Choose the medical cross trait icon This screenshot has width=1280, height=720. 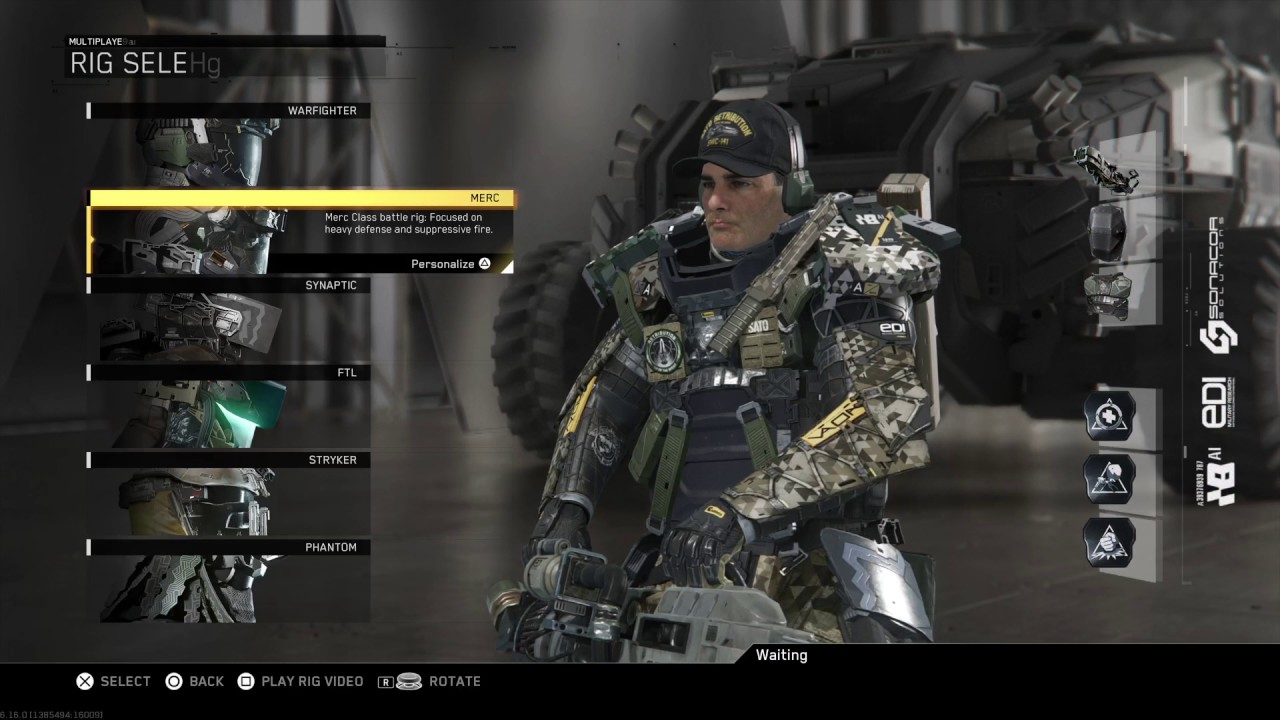tap(1109, 416)
